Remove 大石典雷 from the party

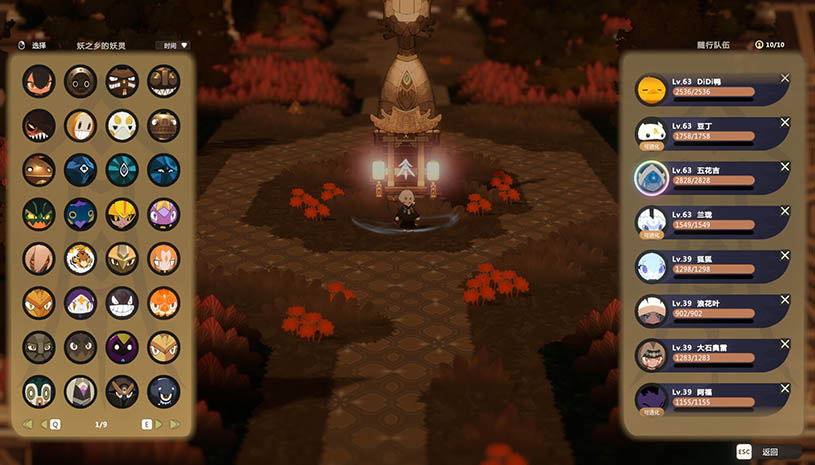pos(785,343)
